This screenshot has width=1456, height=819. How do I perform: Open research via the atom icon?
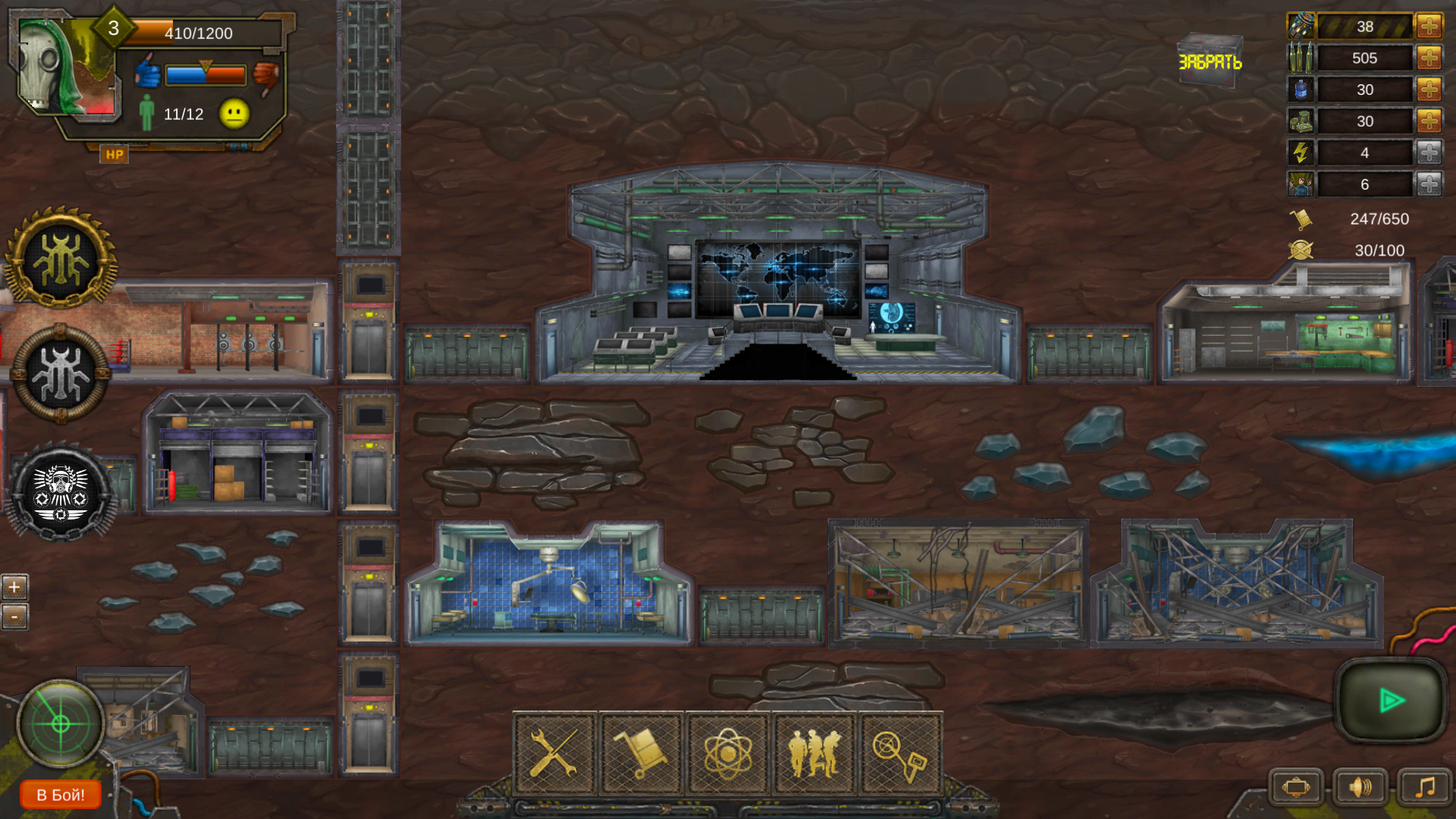727,752
